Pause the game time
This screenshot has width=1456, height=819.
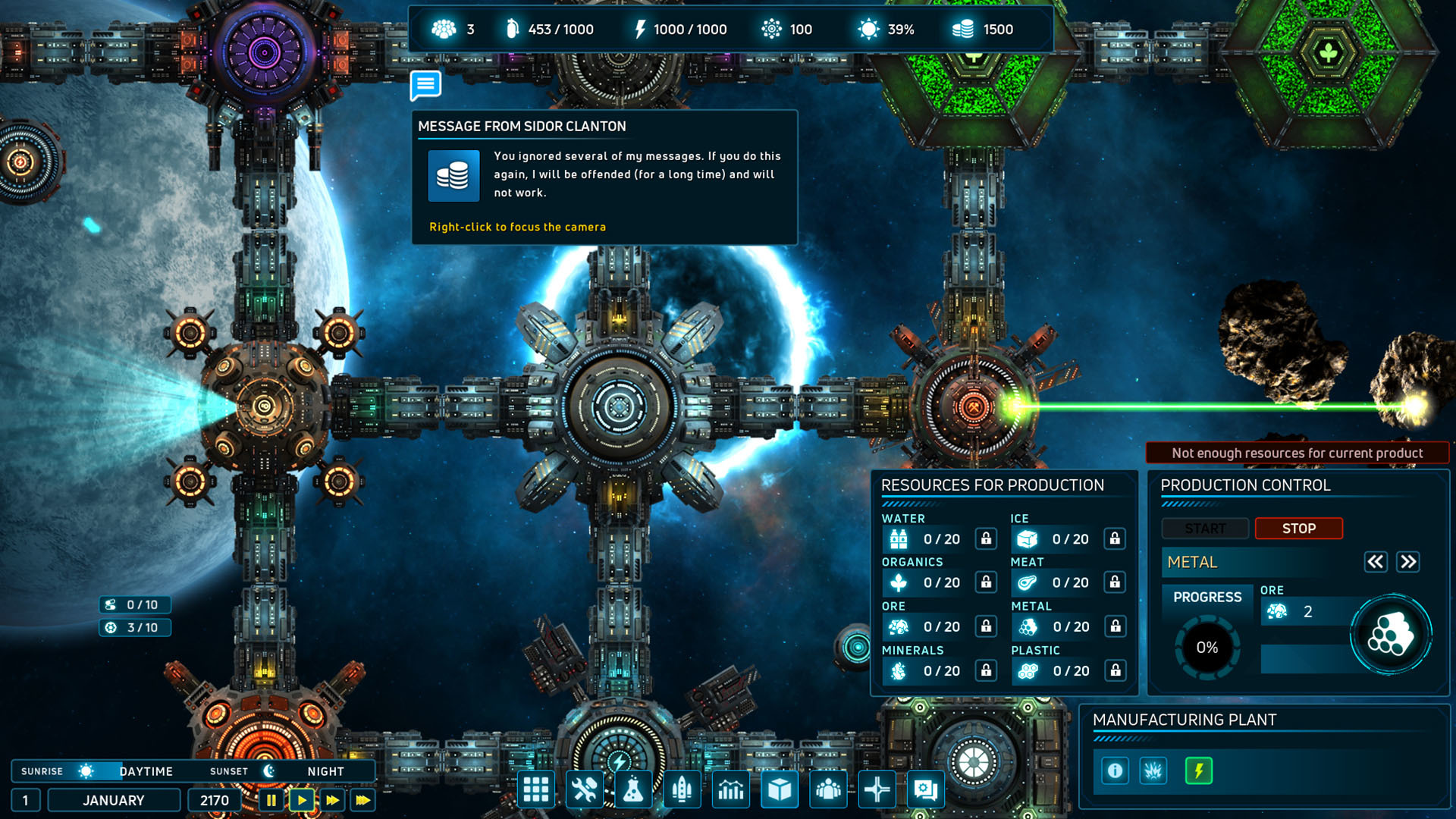[271, 800]
